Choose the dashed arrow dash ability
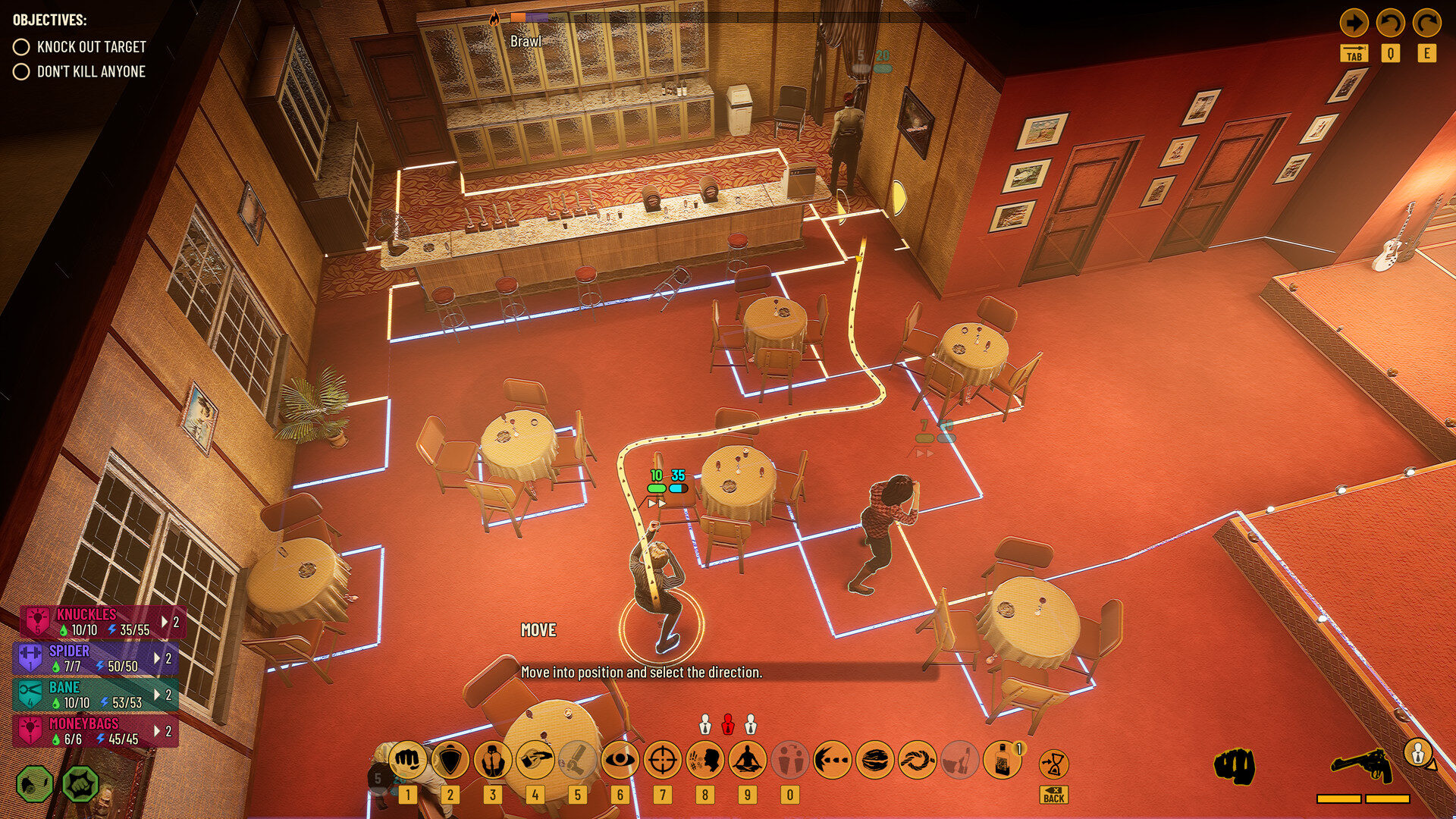The image size is (1456, 819). pos(833,760)
